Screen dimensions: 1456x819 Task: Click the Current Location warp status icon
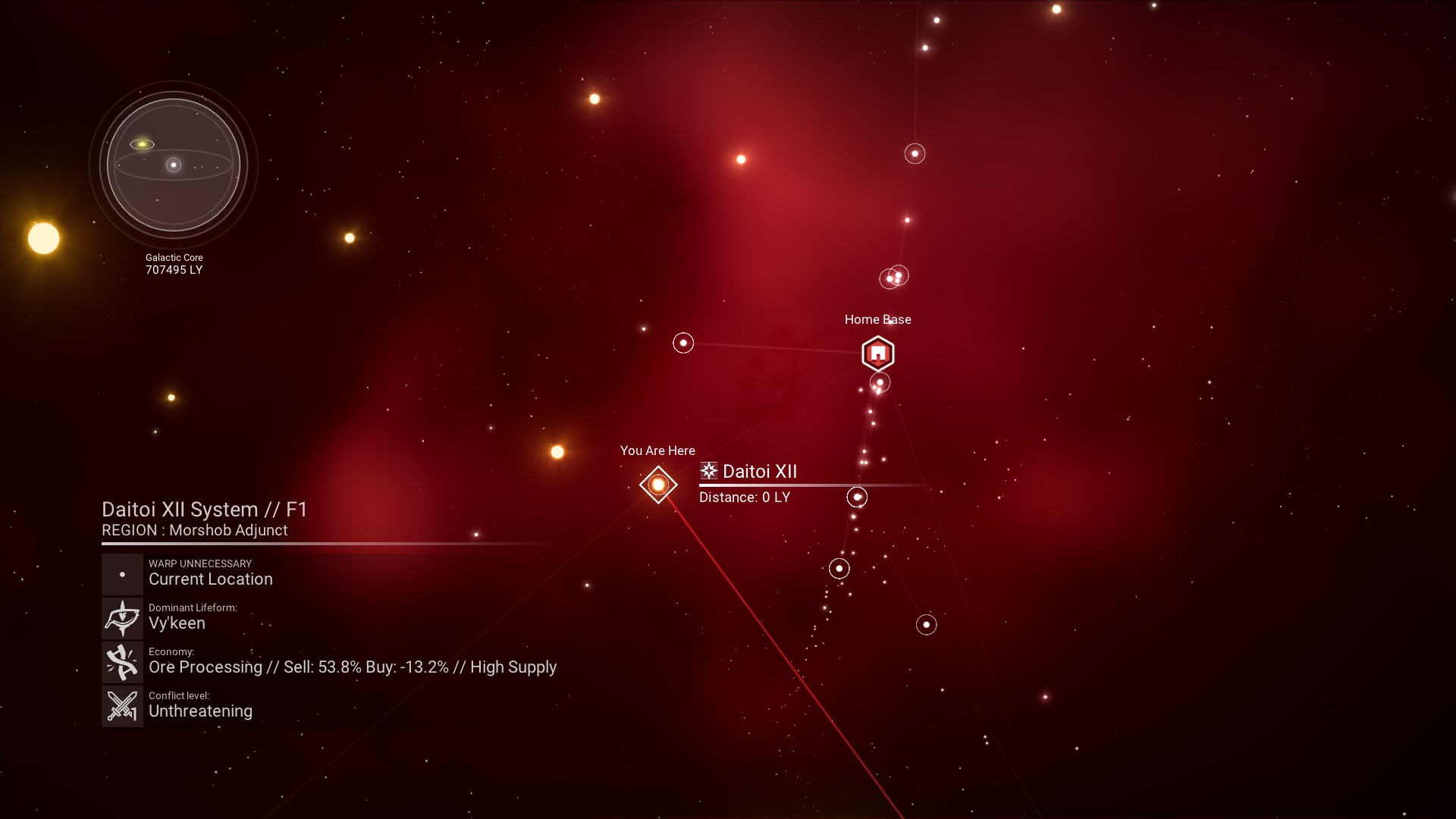pyautogui.click(x=122, y=574)
